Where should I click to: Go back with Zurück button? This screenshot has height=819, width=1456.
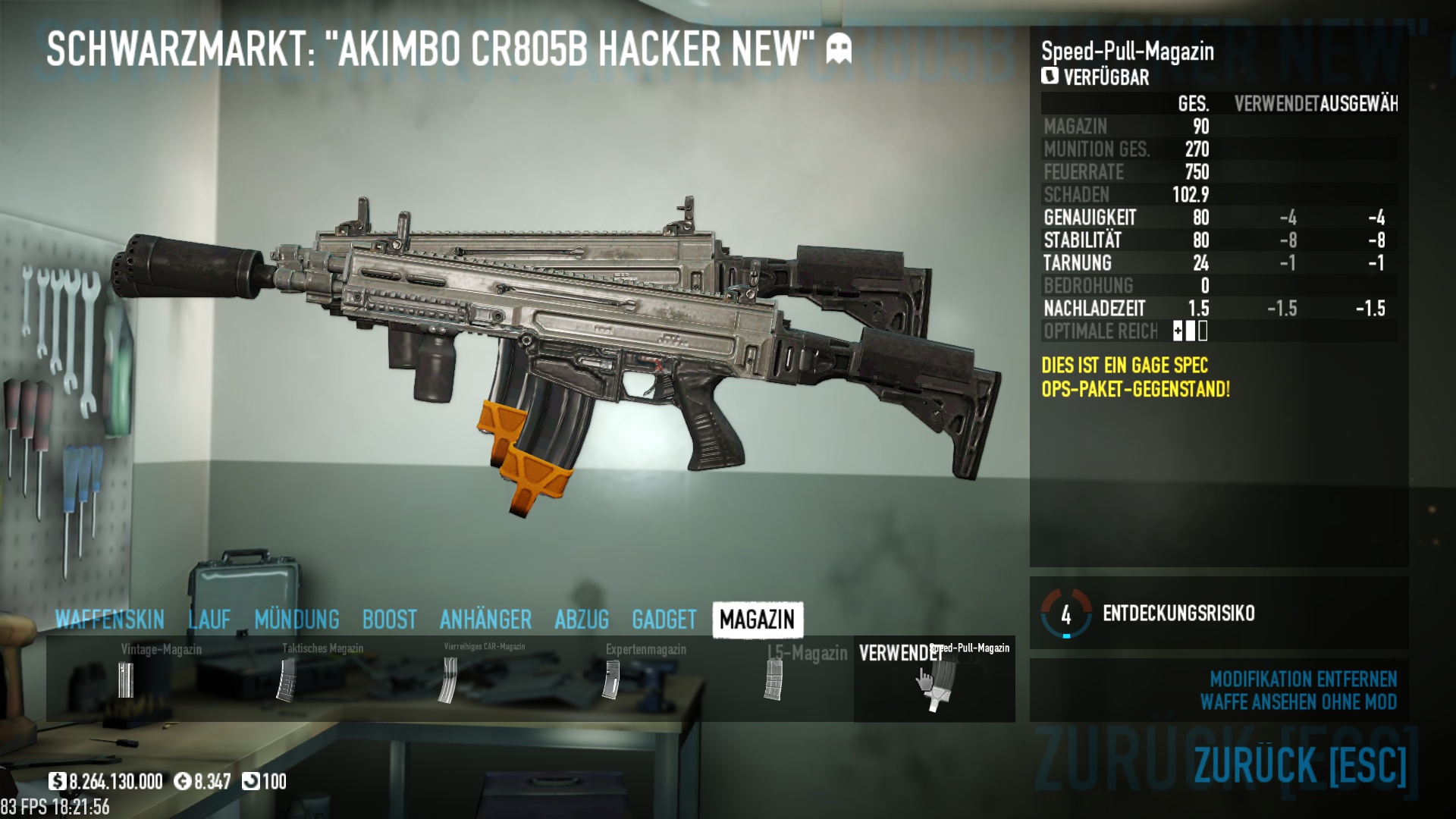pos(1300,764)
